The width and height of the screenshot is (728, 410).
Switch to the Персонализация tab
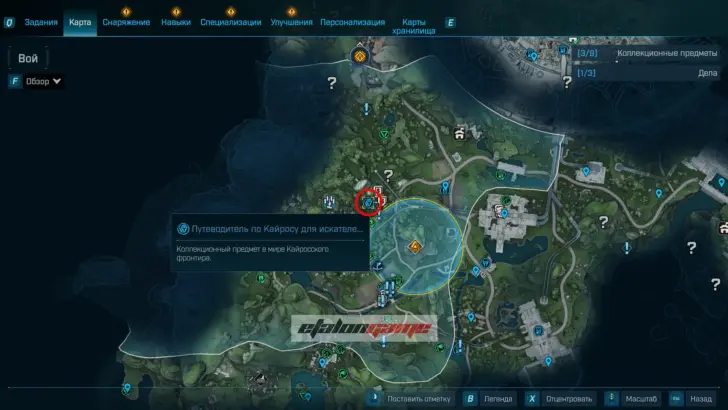352,22
